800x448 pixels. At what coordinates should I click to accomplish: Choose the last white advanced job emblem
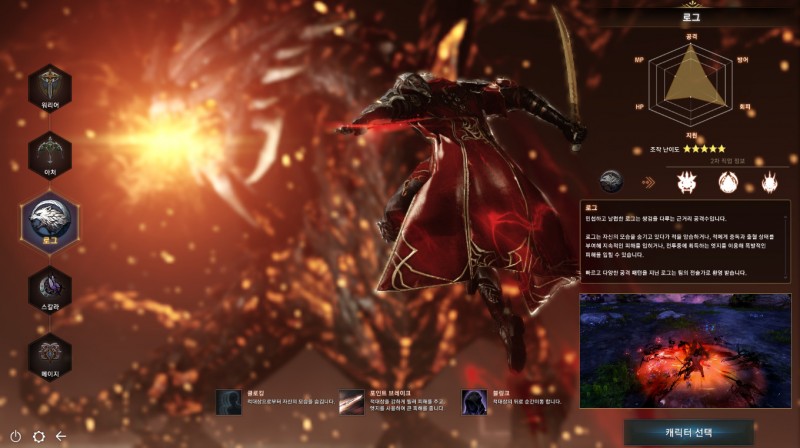(770, 182)
